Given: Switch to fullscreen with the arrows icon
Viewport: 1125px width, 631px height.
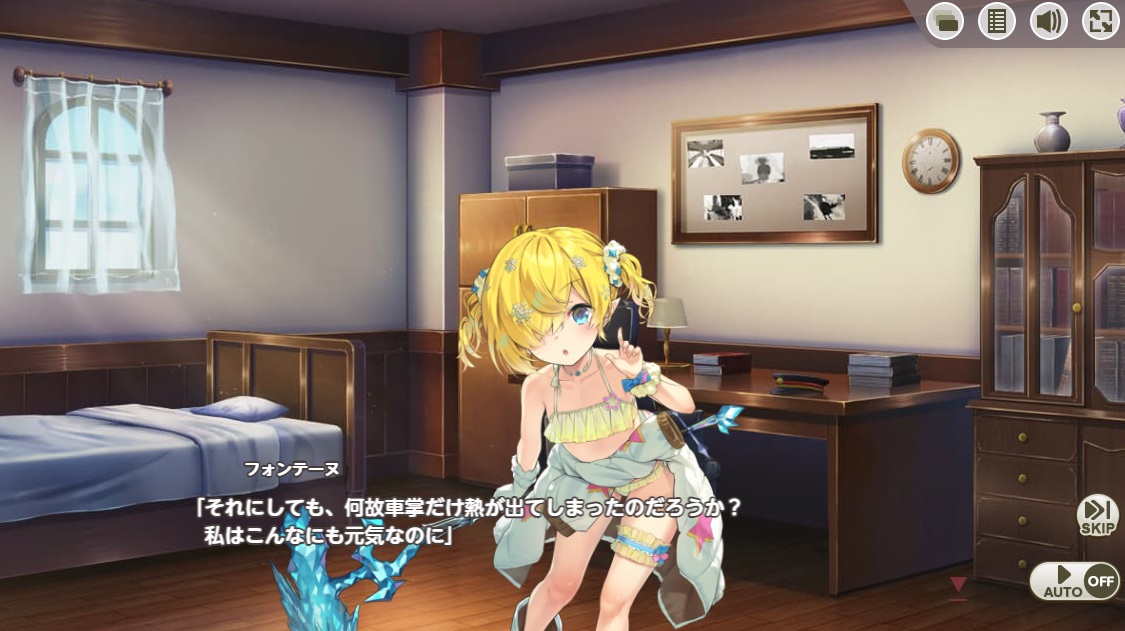Looking at the screenshot, I should point(1101,21).
